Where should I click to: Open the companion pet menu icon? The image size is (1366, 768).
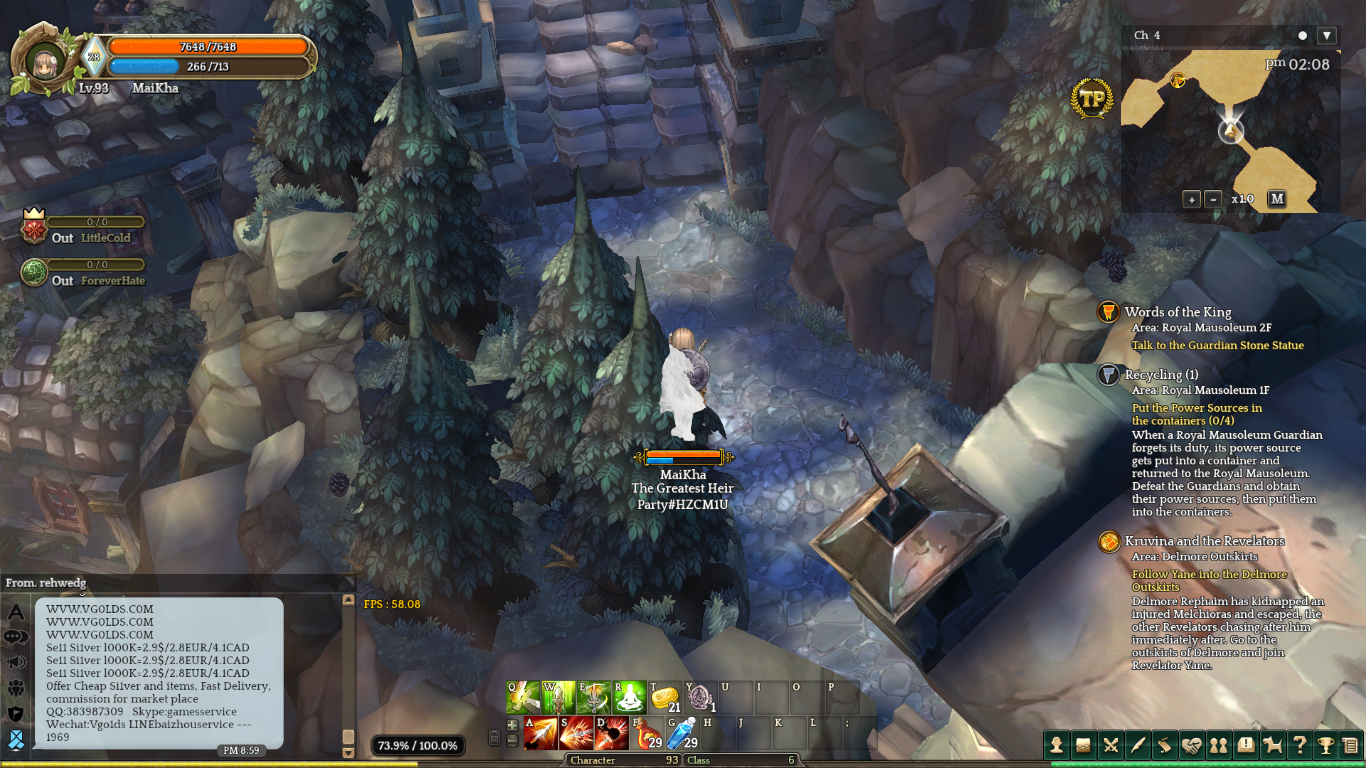[1273, 745]
